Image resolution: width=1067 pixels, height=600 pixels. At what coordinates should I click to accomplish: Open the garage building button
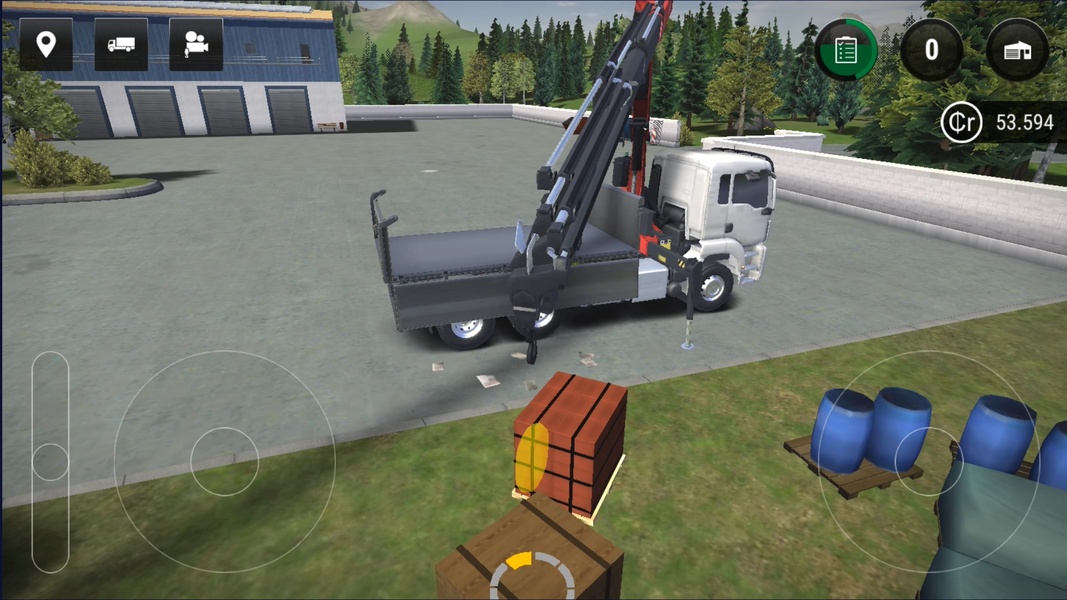tap(1017, 49)
